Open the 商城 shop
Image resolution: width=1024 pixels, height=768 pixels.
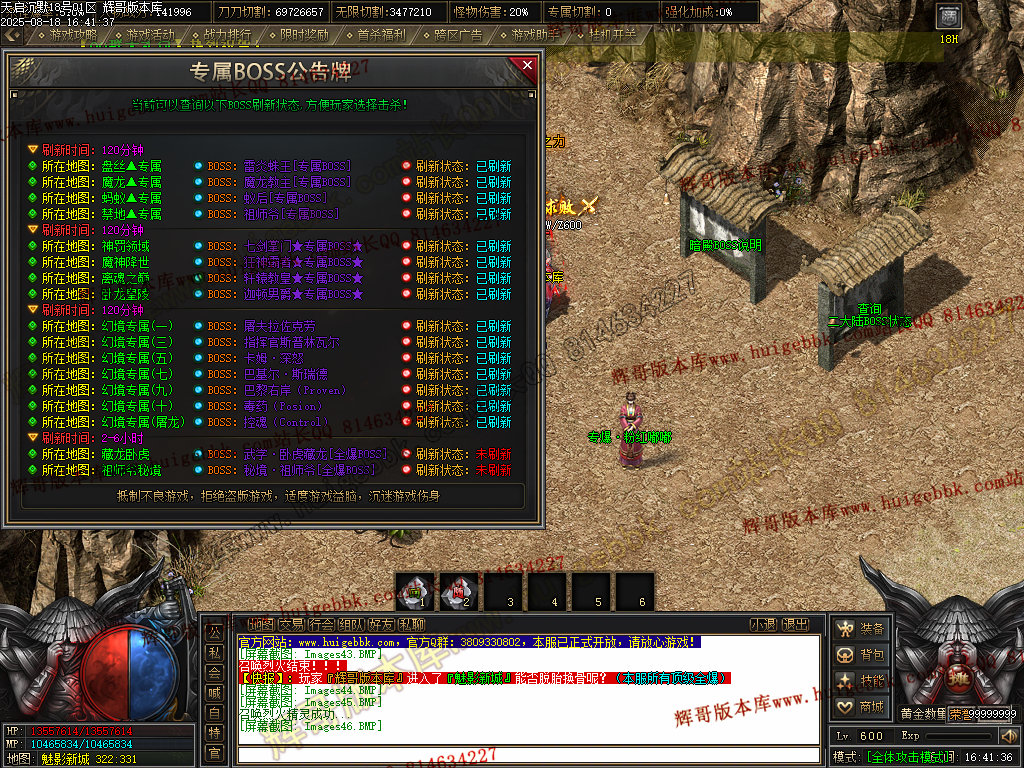point(861,707)
